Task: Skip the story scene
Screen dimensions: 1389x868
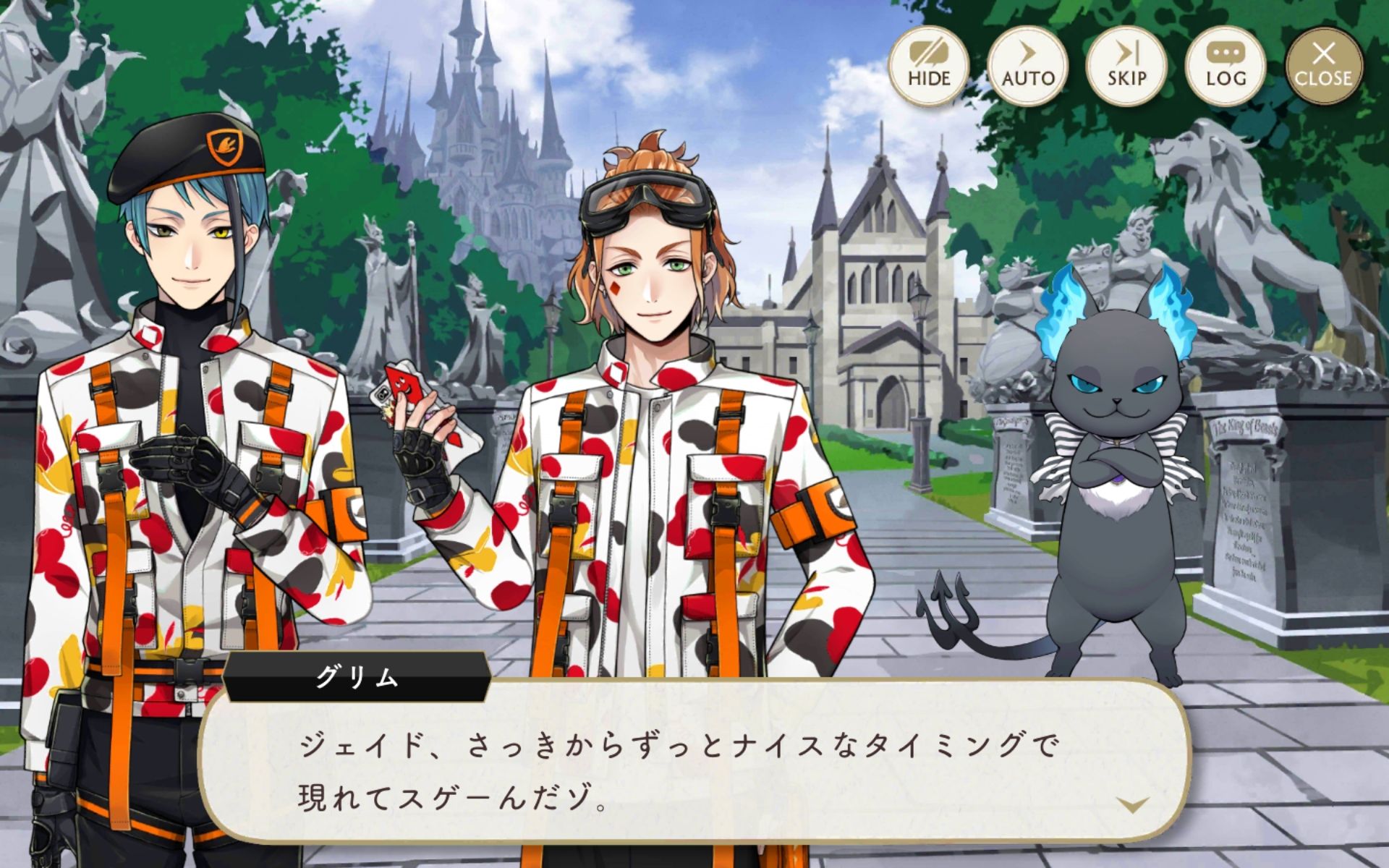Action: click(1126, 66)
